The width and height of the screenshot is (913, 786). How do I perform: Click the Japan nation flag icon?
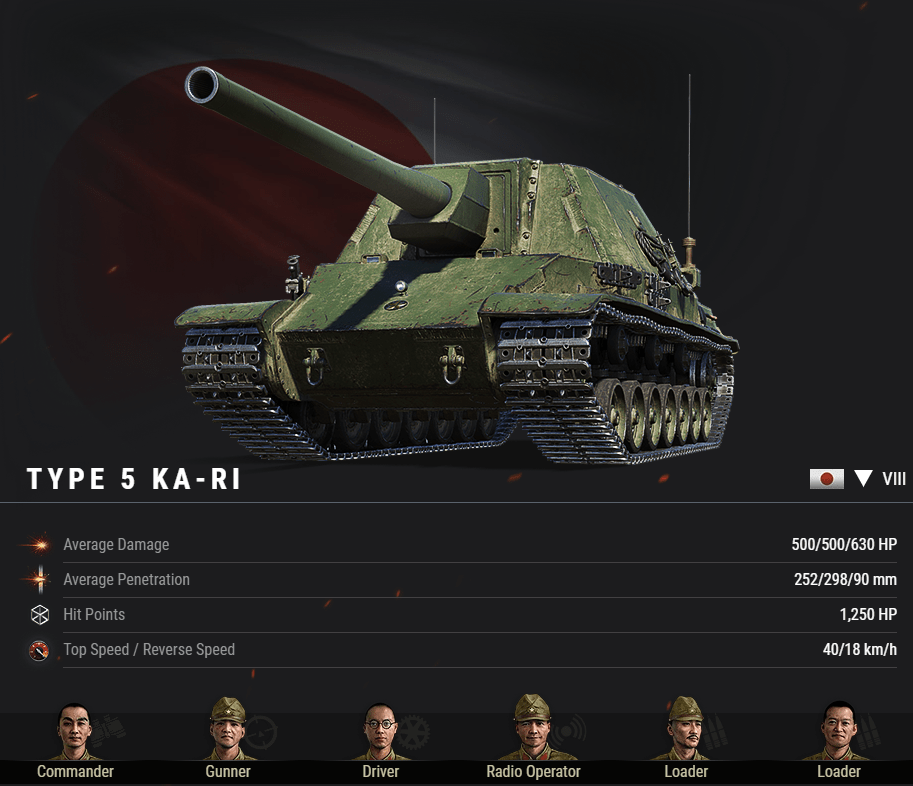pyautogui.click(x=827, y=479)
